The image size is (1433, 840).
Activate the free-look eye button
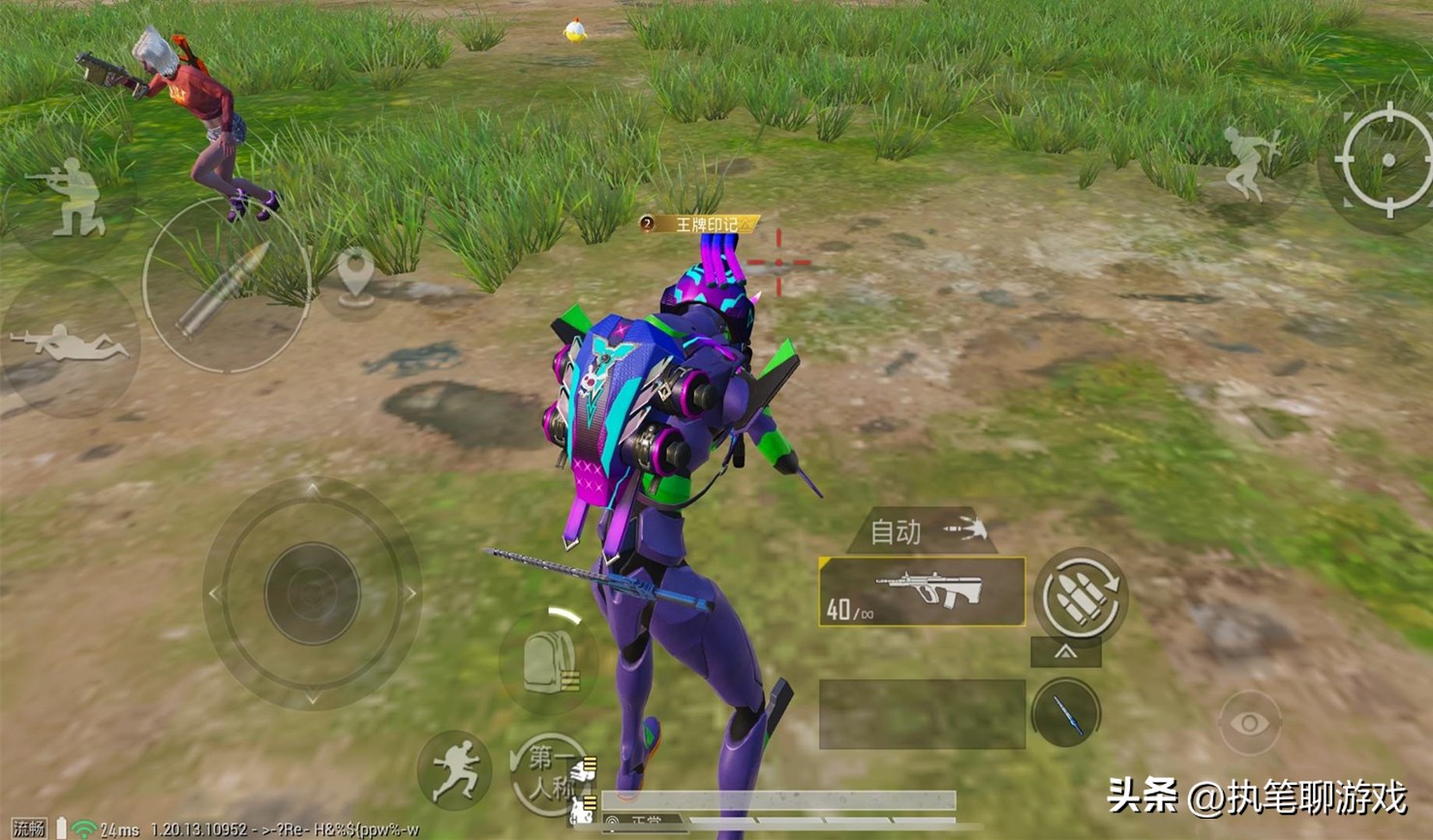pos(1249,723)
